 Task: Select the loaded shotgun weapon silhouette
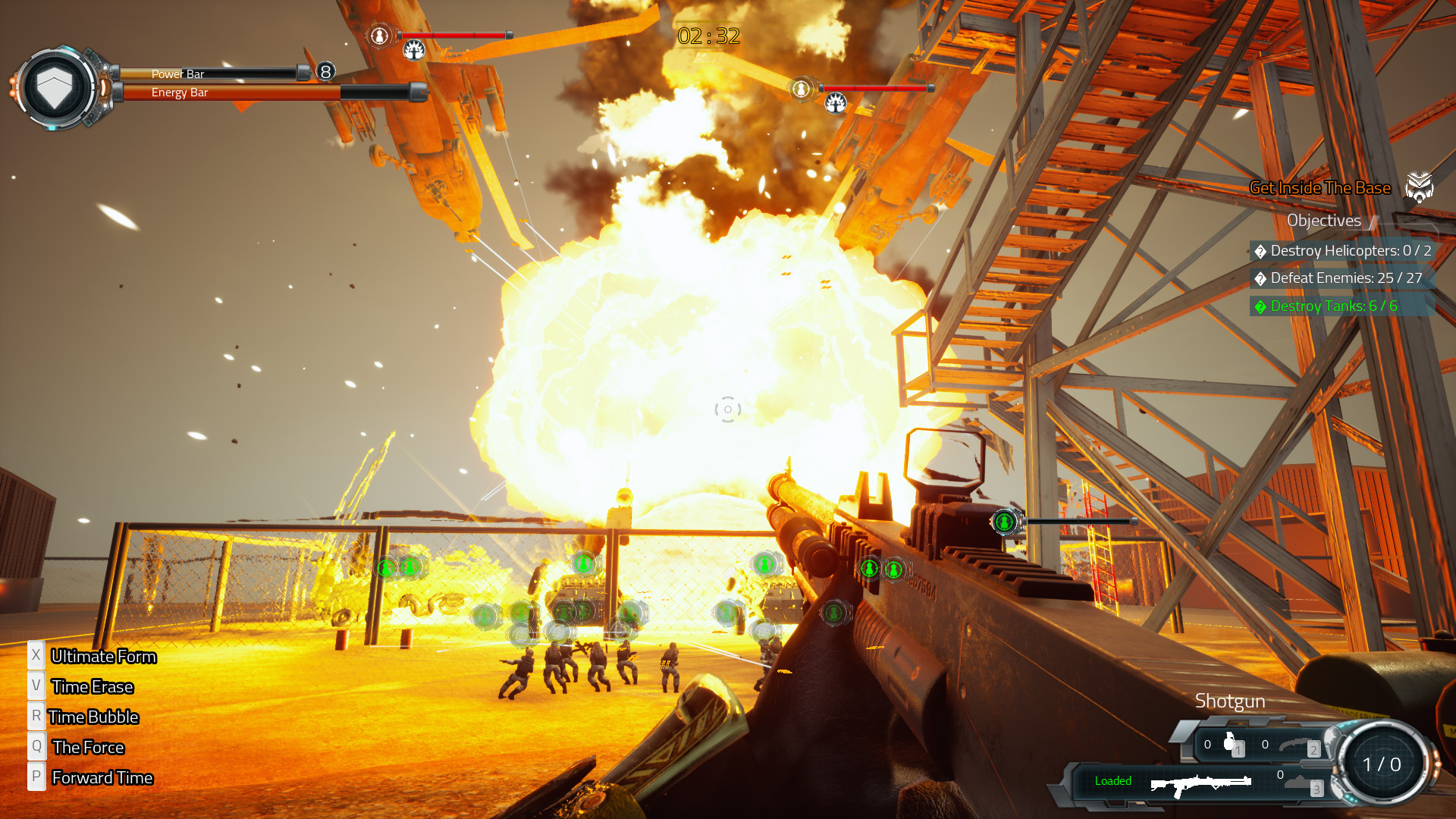click(x=1200, y=783)
